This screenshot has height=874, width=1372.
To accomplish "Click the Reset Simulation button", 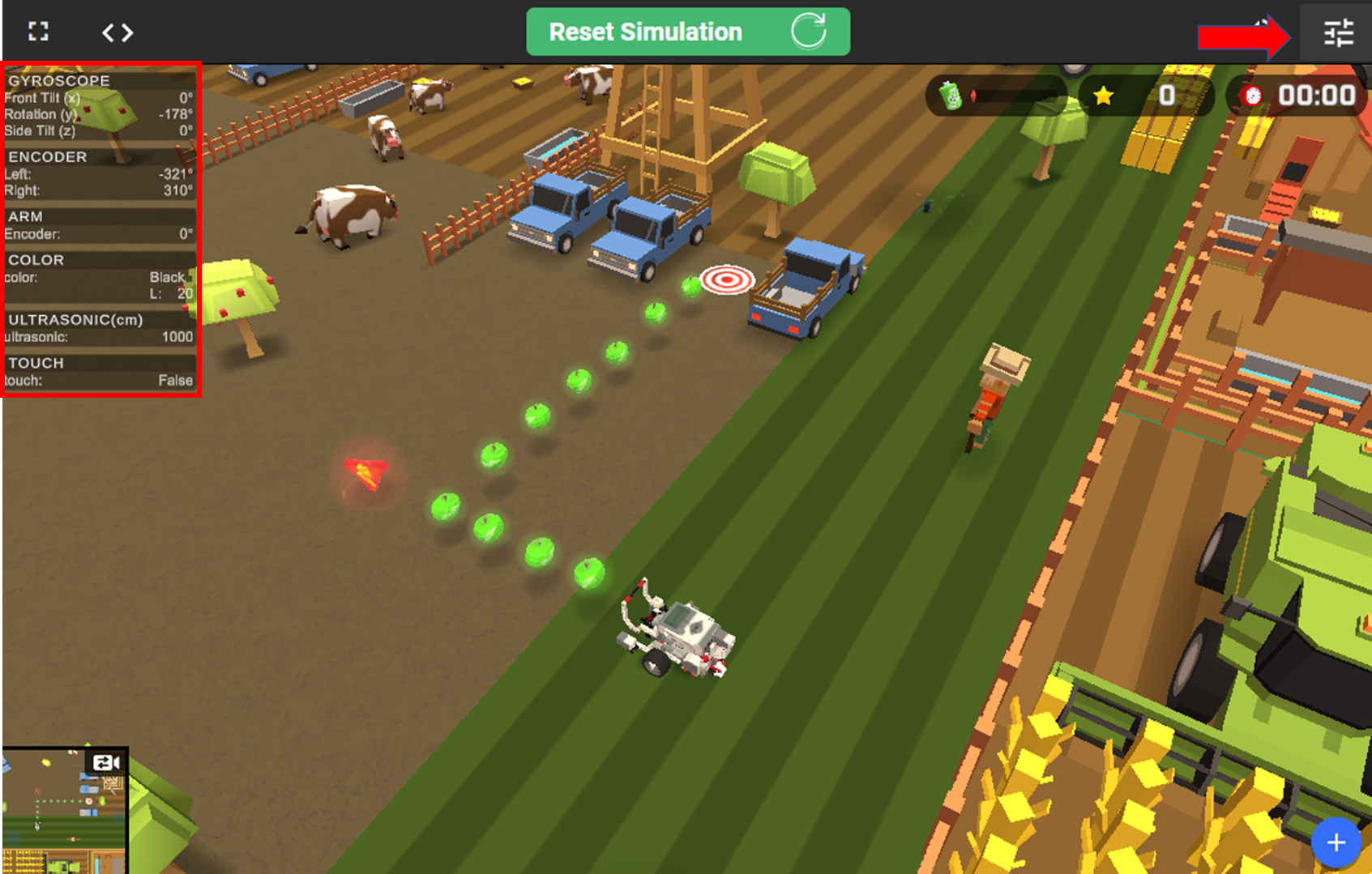I will [687, 32].
